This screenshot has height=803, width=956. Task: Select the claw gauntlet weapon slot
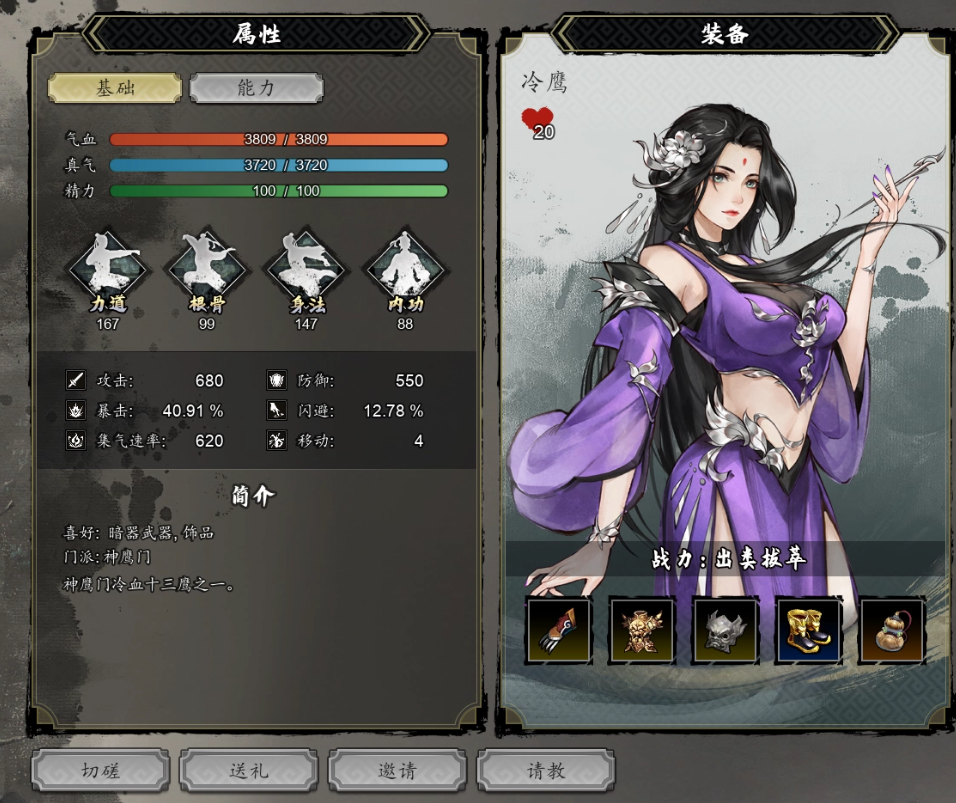559,630
